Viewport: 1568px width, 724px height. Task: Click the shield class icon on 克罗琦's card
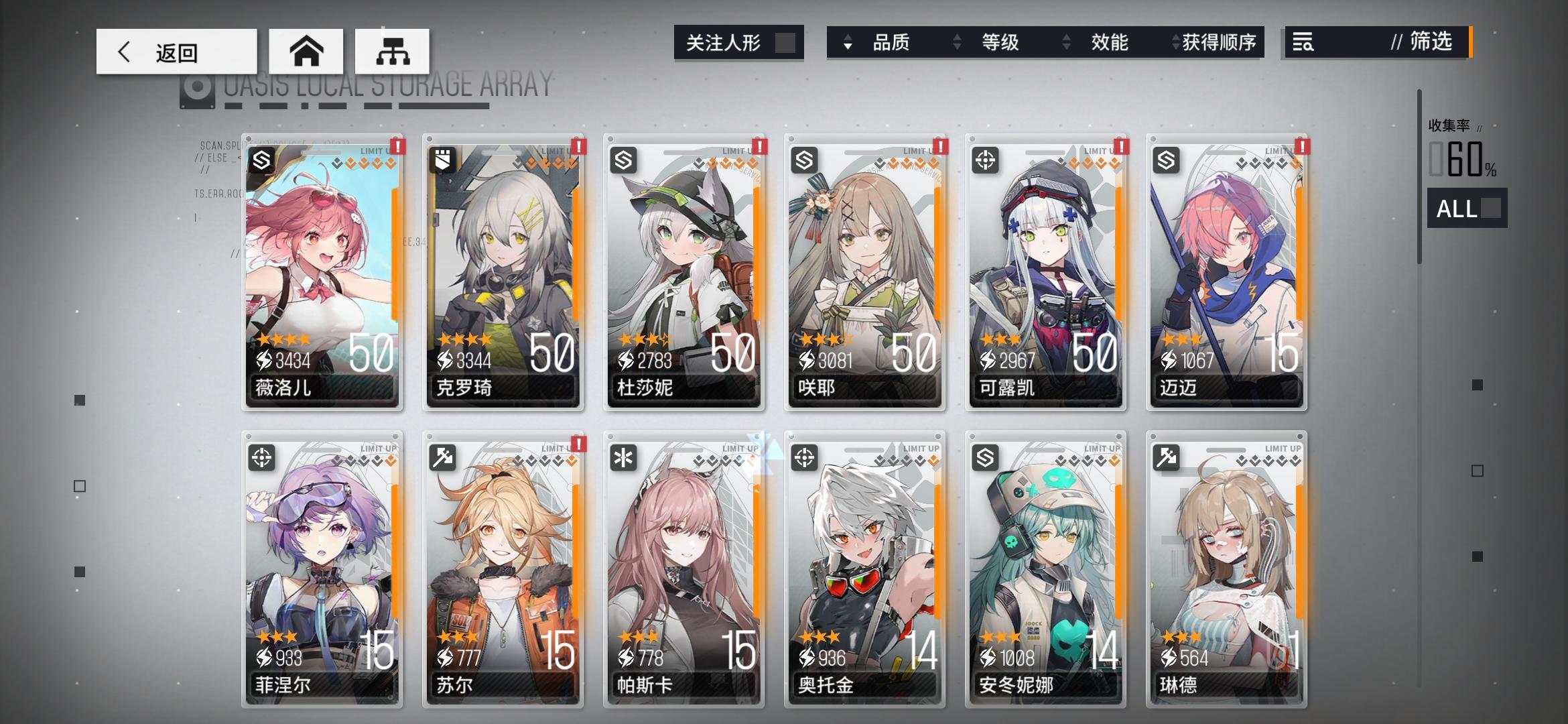pyautogui.click(x=442, y=159)
